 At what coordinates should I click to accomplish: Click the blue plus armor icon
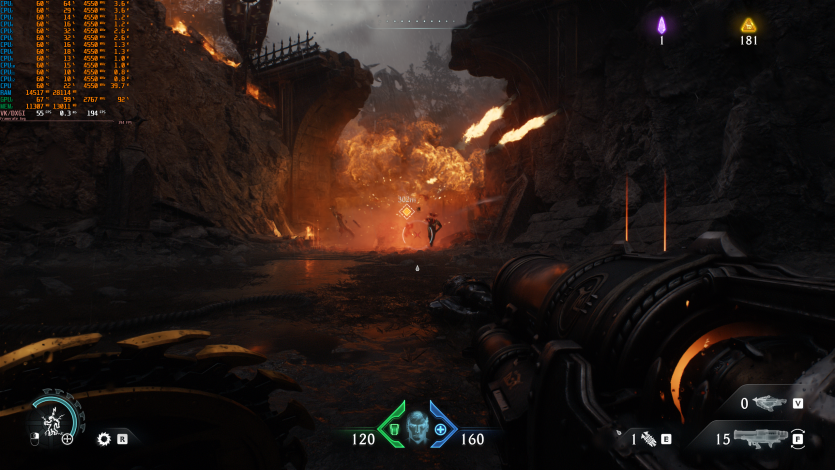tap(440, 430)
